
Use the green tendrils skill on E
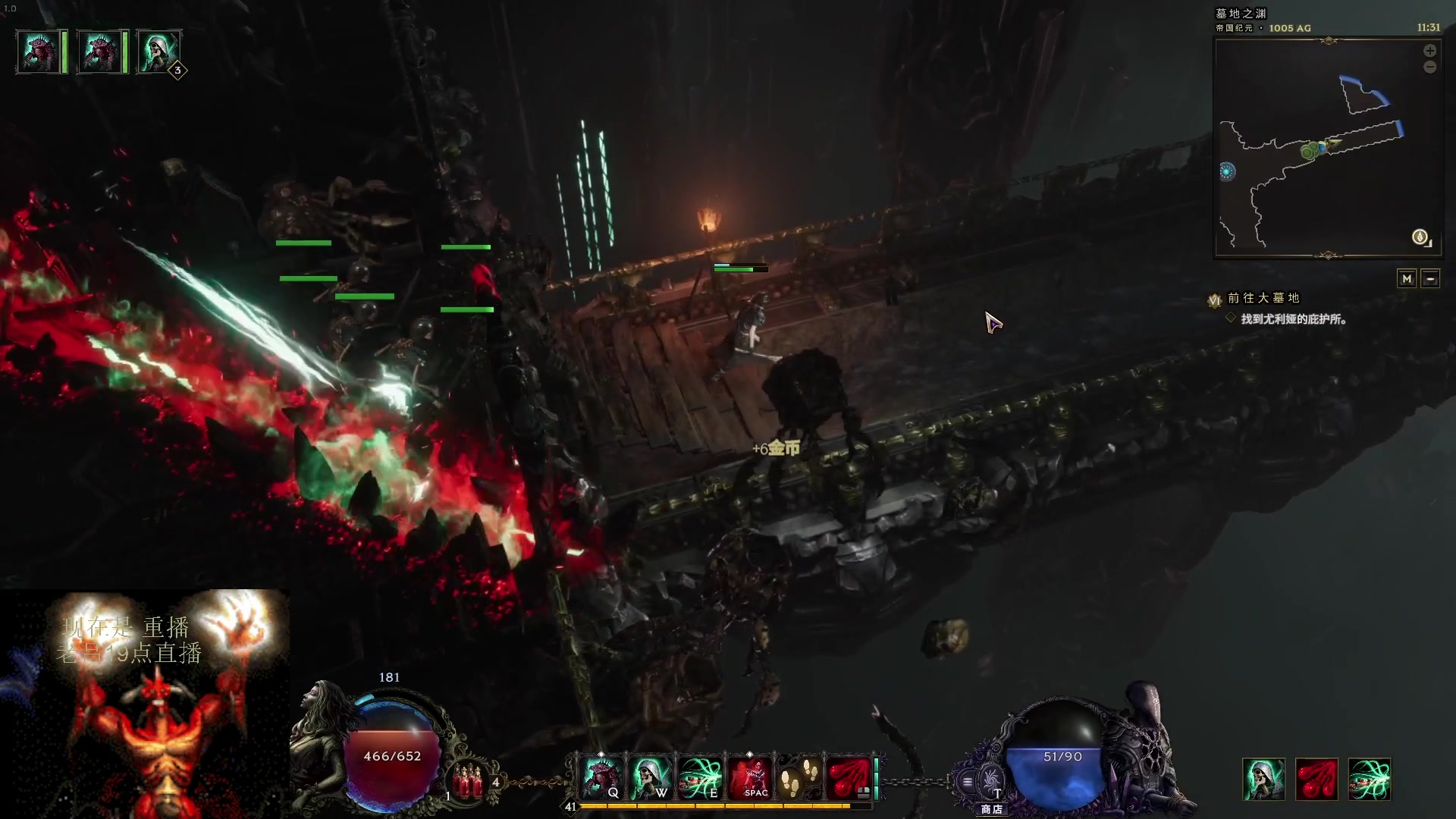tap(699, 778)
